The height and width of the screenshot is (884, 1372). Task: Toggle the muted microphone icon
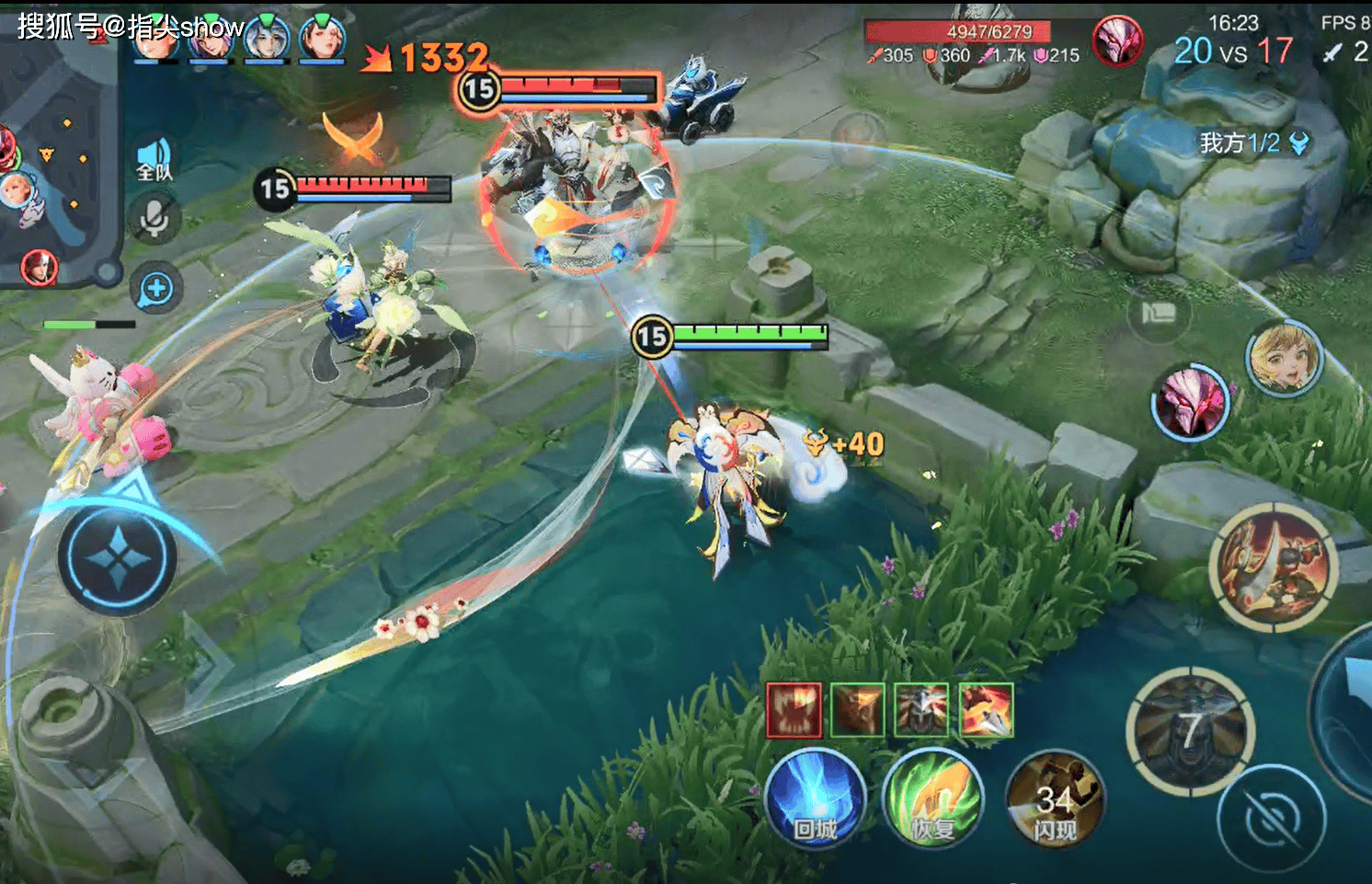coord(154,220)
